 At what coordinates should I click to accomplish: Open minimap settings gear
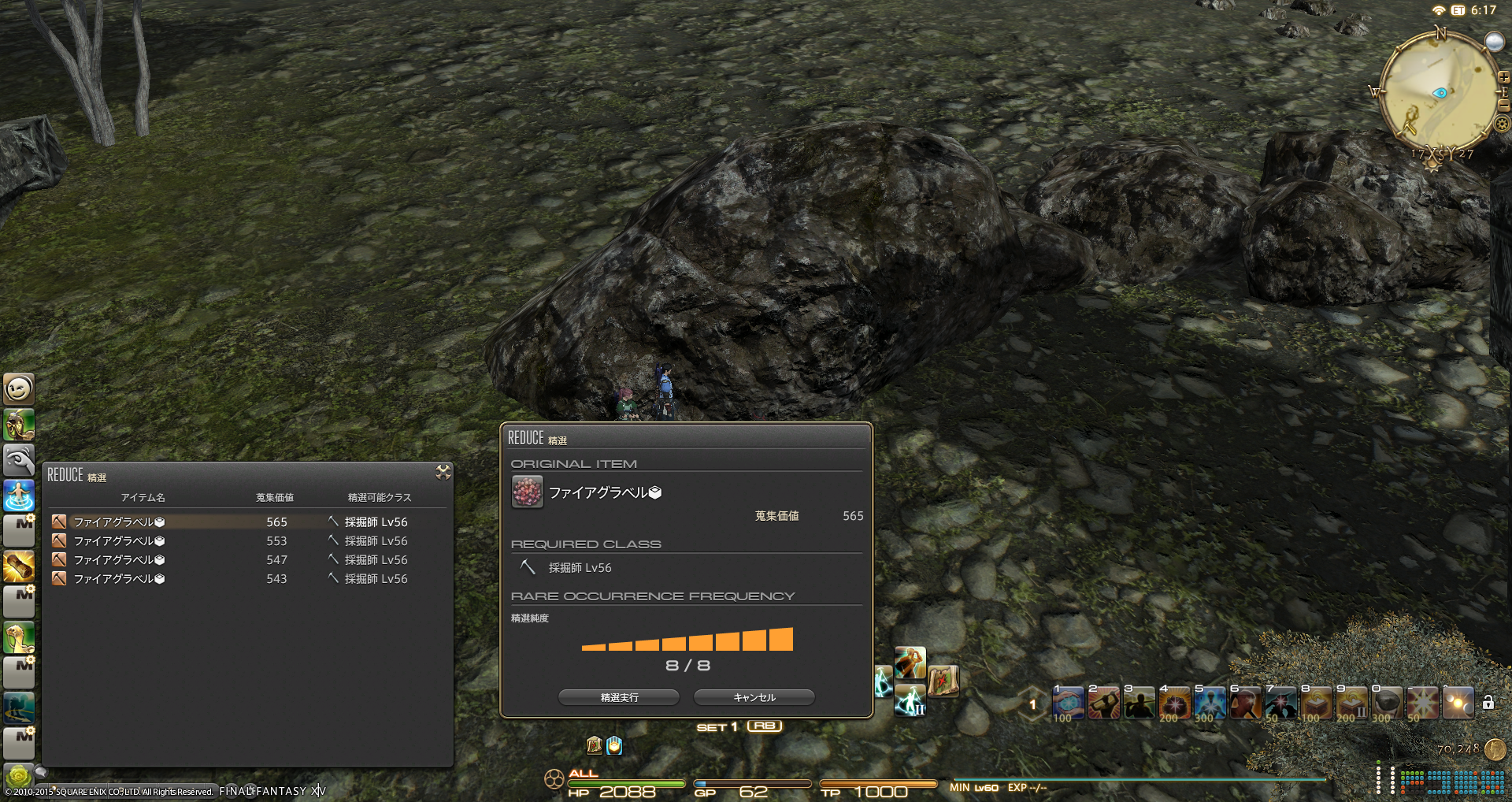[x=1503, y=124]
